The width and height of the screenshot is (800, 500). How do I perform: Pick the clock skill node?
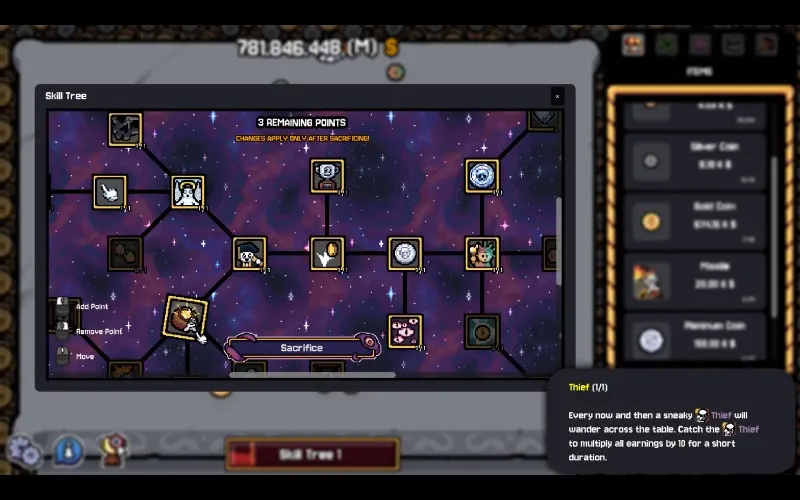coord(482,331)
